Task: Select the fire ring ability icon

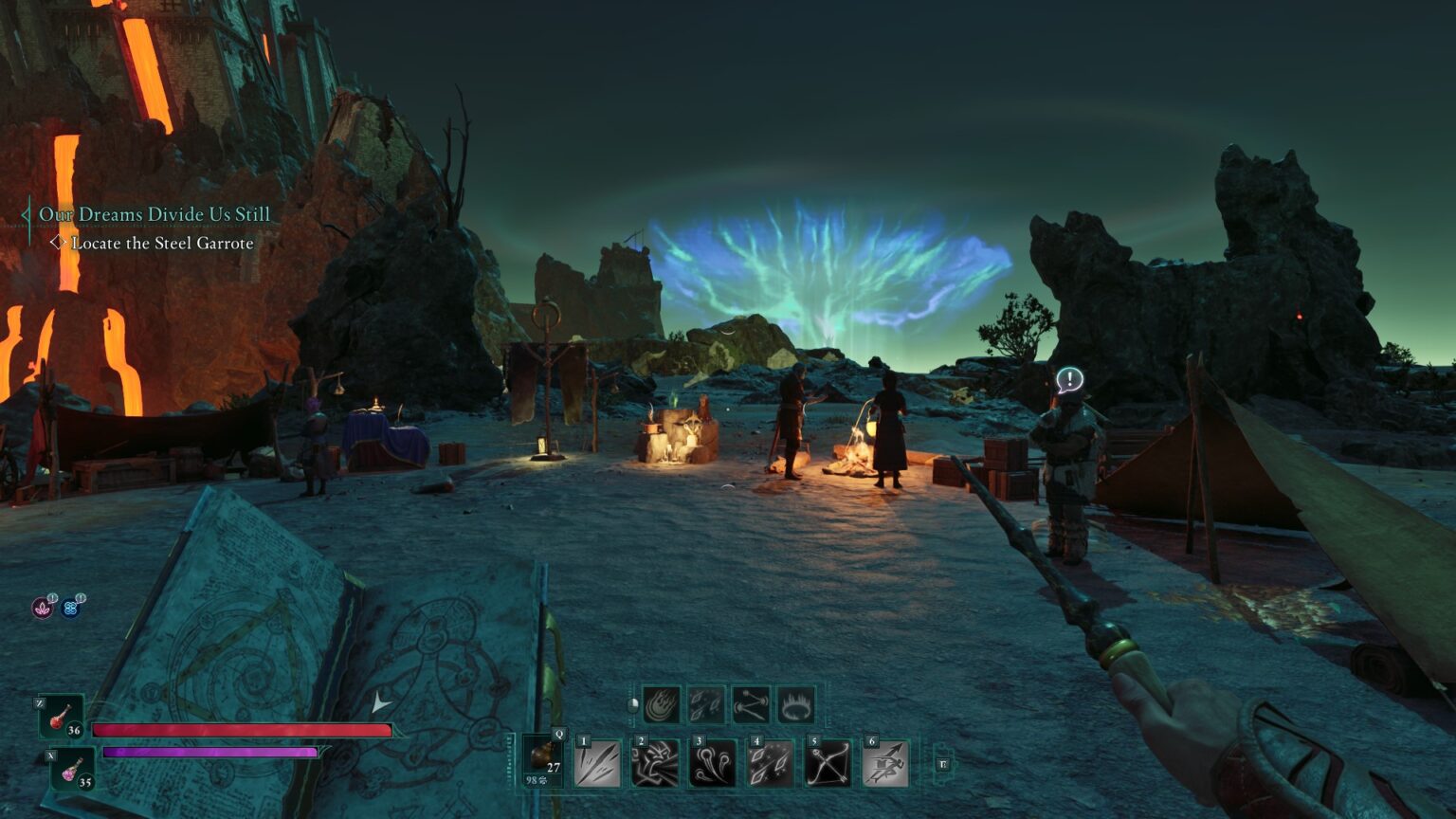Action: click(x=794, y=706)
